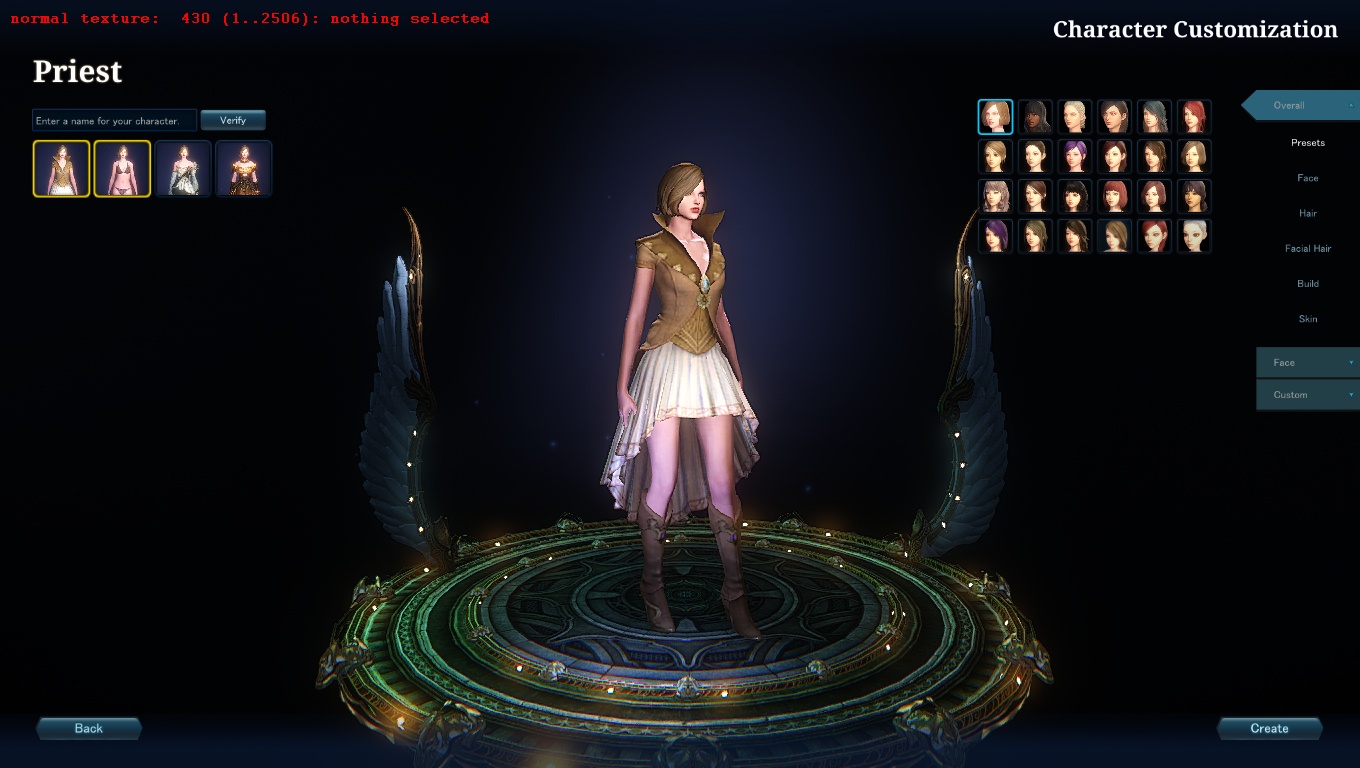1360x768 pixels.
Task: Collapse the Overall section header
Action: pos(1300,105)
